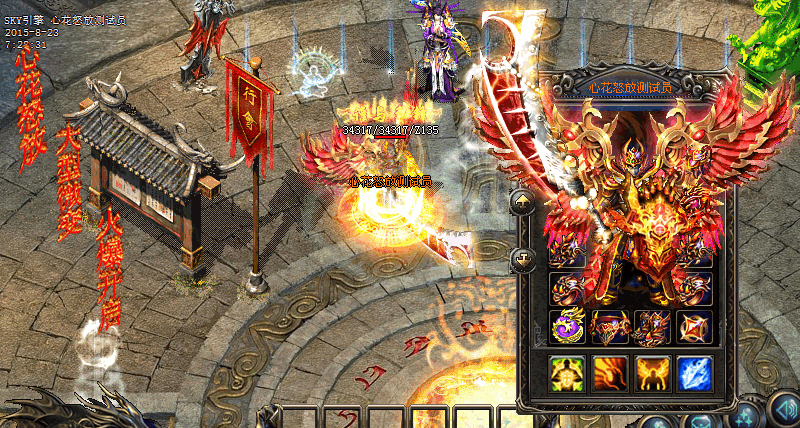
Task: Activate the blue ice shard skill
Action: pyautogui.click(x=694, y=374)
